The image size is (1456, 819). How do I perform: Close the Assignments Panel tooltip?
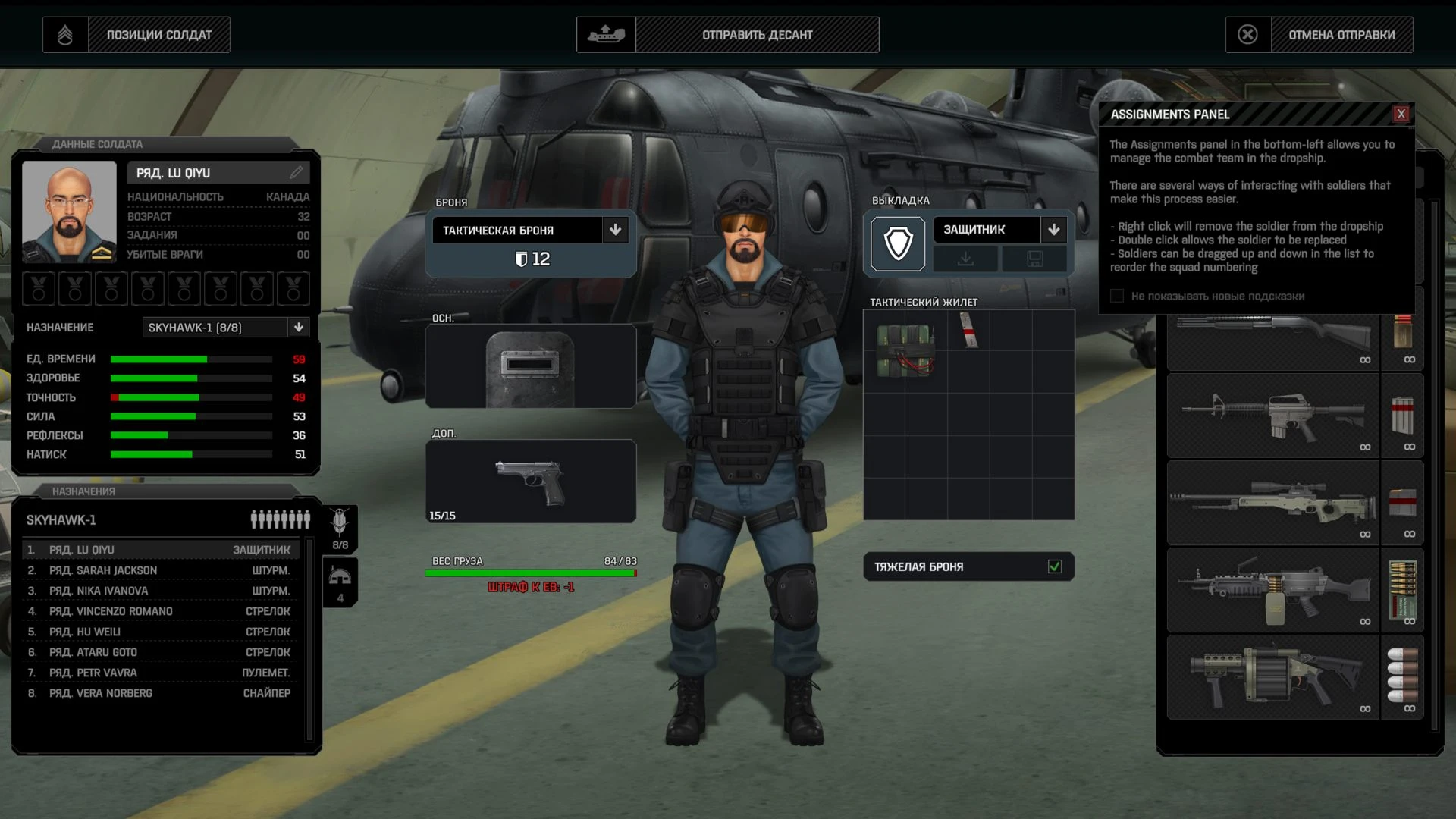tap(1401, 114)
